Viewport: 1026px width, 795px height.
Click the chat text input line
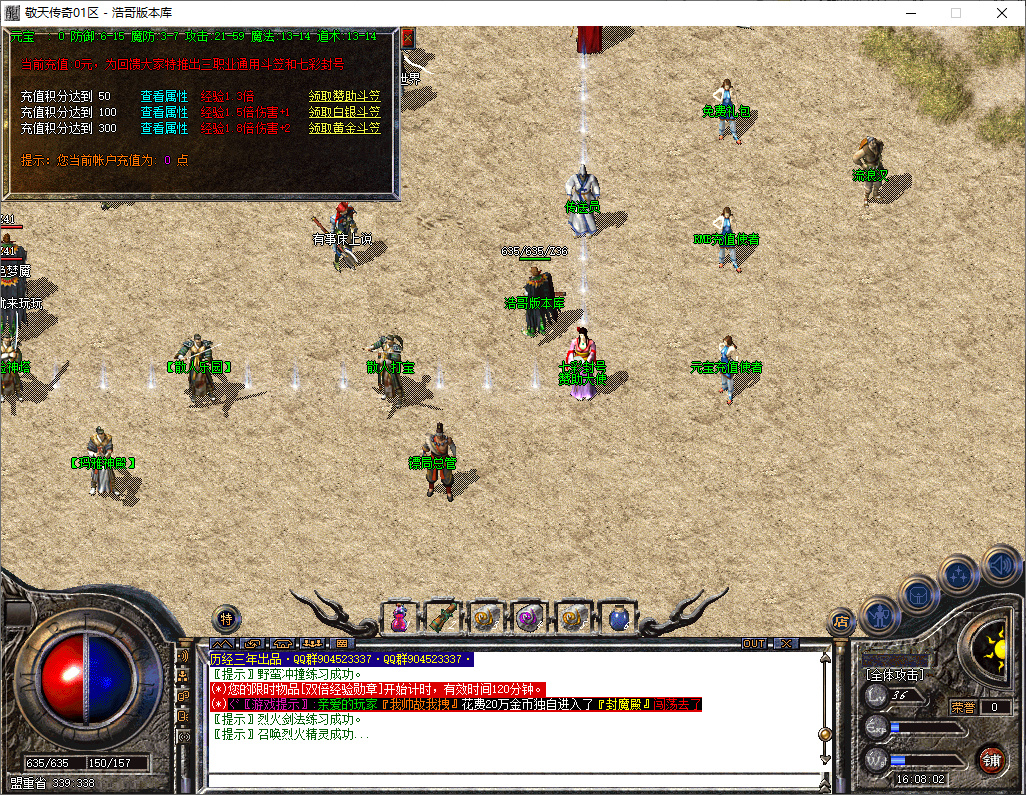click(x=510, y=780)
